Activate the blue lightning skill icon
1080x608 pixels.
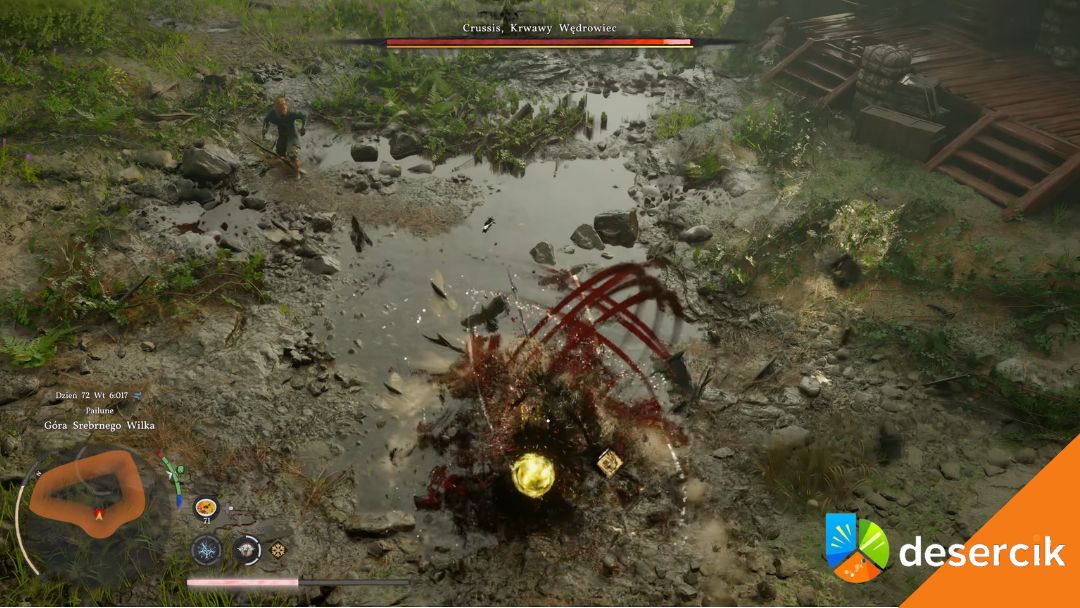click(x=207, y=549)
